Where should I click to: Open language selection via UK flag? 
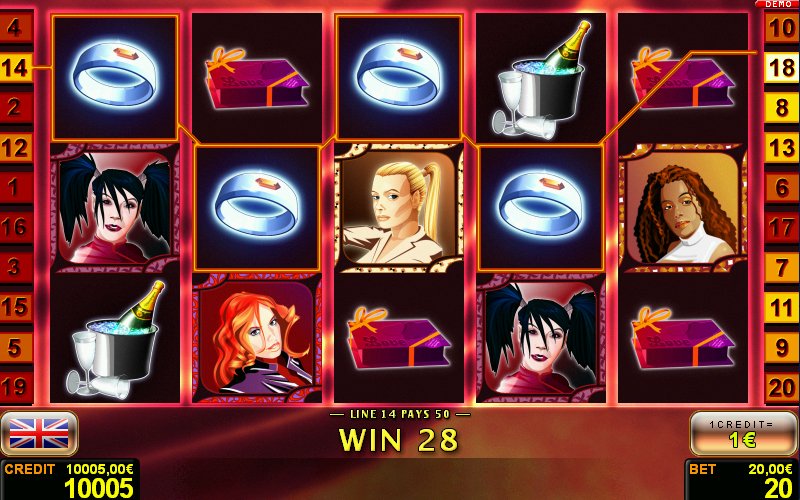pyautogui.click(x=39, y=433)
